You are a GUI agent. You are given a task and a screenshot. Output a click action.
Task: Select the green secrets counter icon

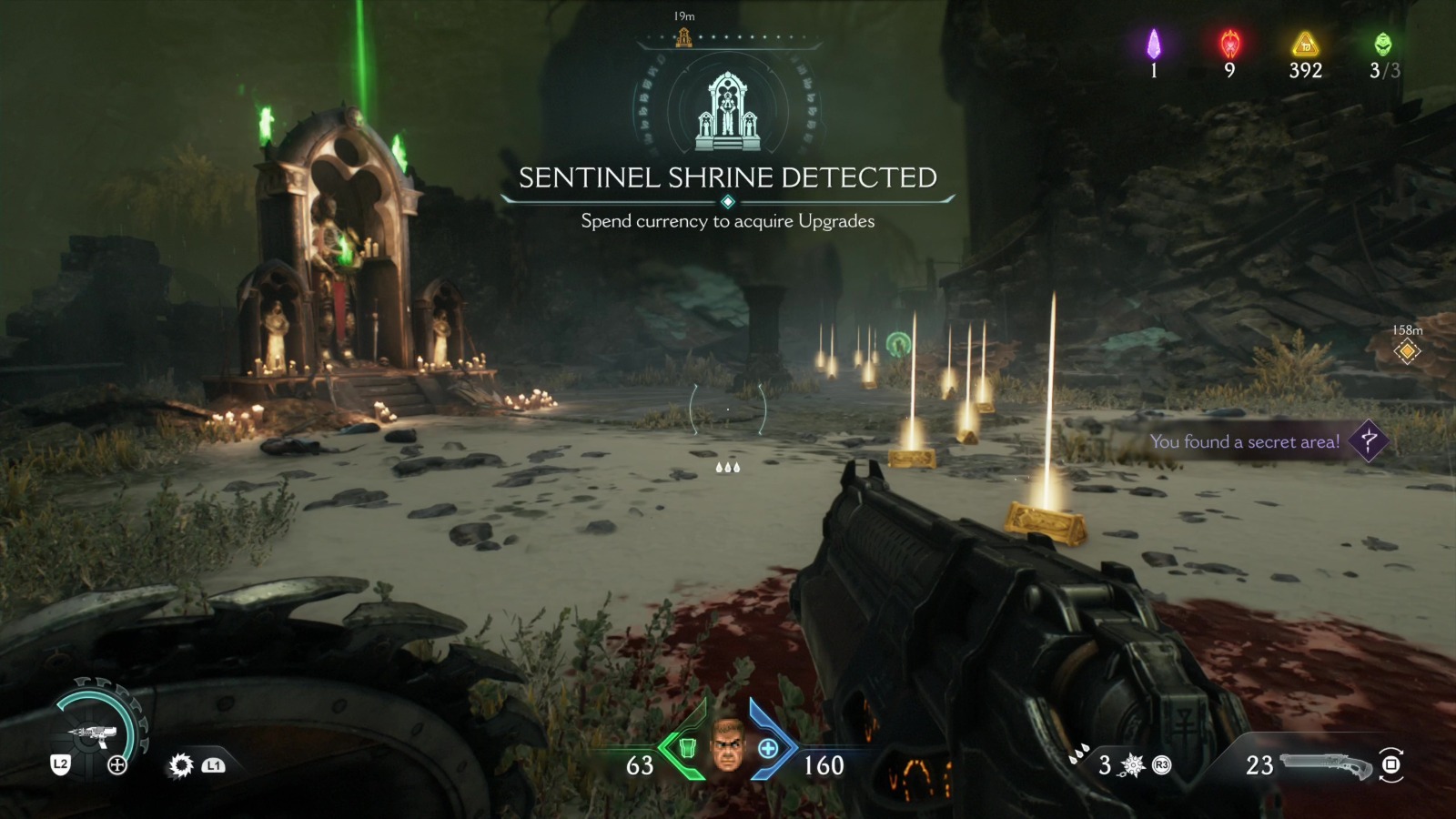[1382, 44]
